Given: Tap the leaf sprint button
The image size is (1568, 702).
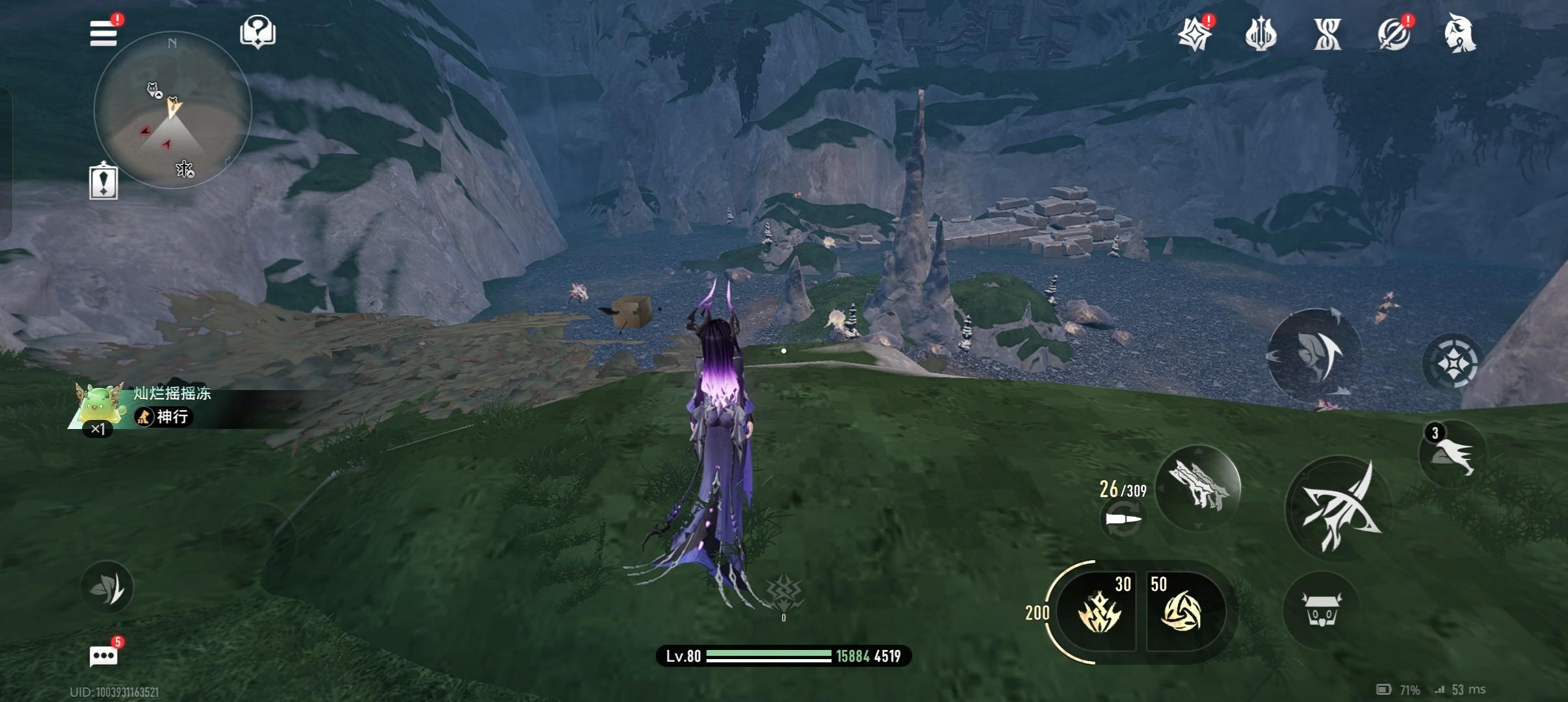Looking at the screenshot, I should 107,588.
